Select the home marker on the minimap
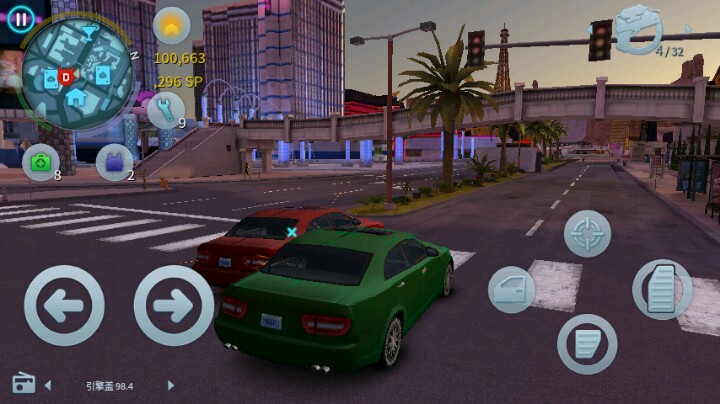Screen dimensions: 720x404 pyautogui.click(x=76, y=97)
